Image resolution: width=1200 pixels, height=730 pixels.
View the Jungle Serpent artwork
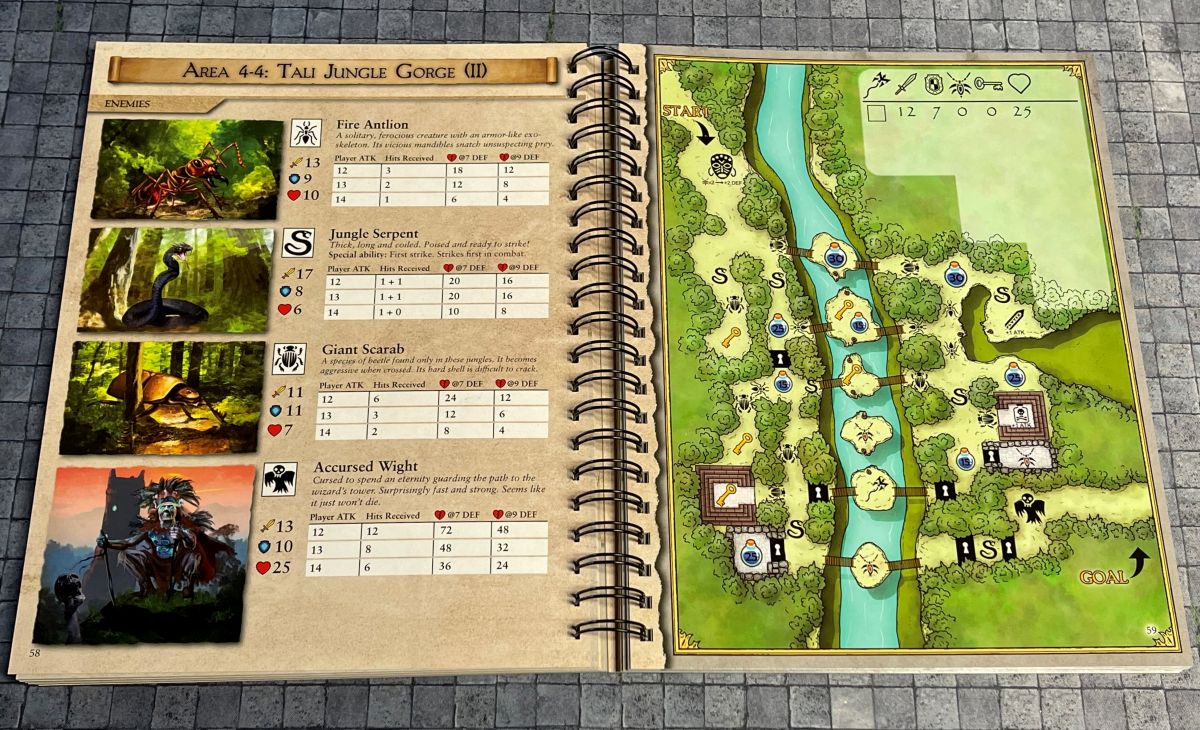tap(176, 279)
